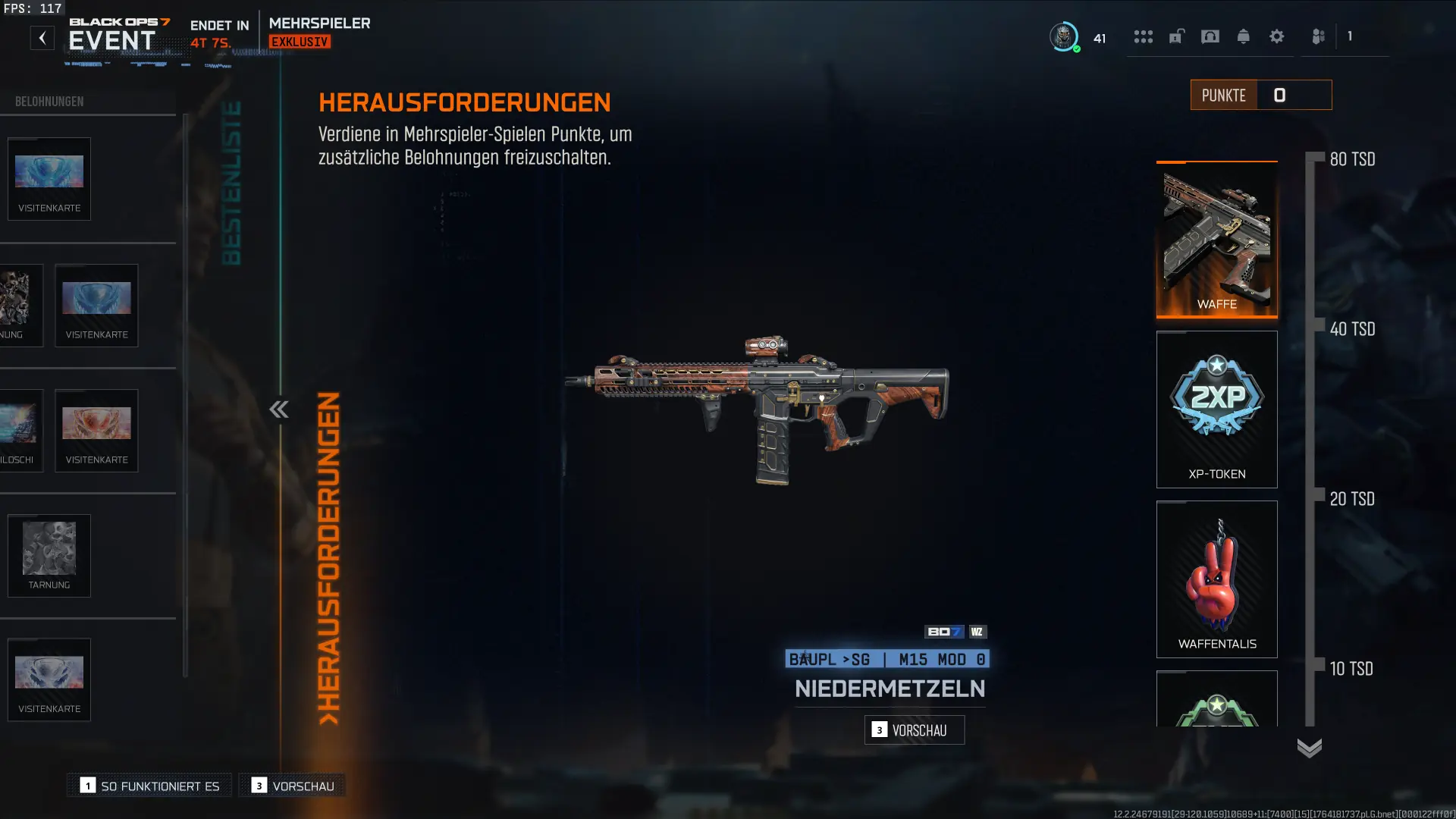Open the social lock icon
This screenshot has height=819, width=1456.
point(1176,37)
